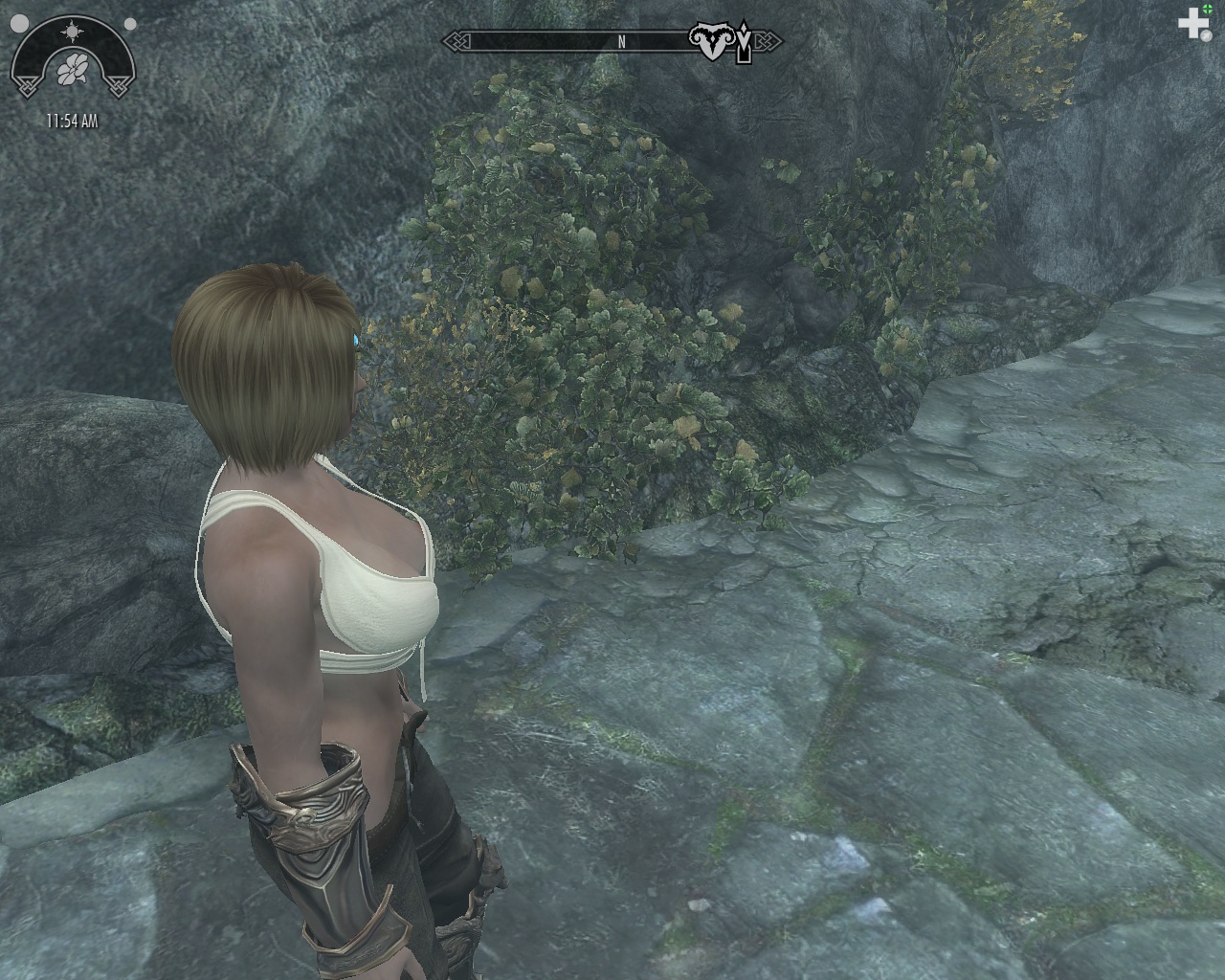
Task: Click the large white plus icon near the screen edge
Action: click(1193, 23)
